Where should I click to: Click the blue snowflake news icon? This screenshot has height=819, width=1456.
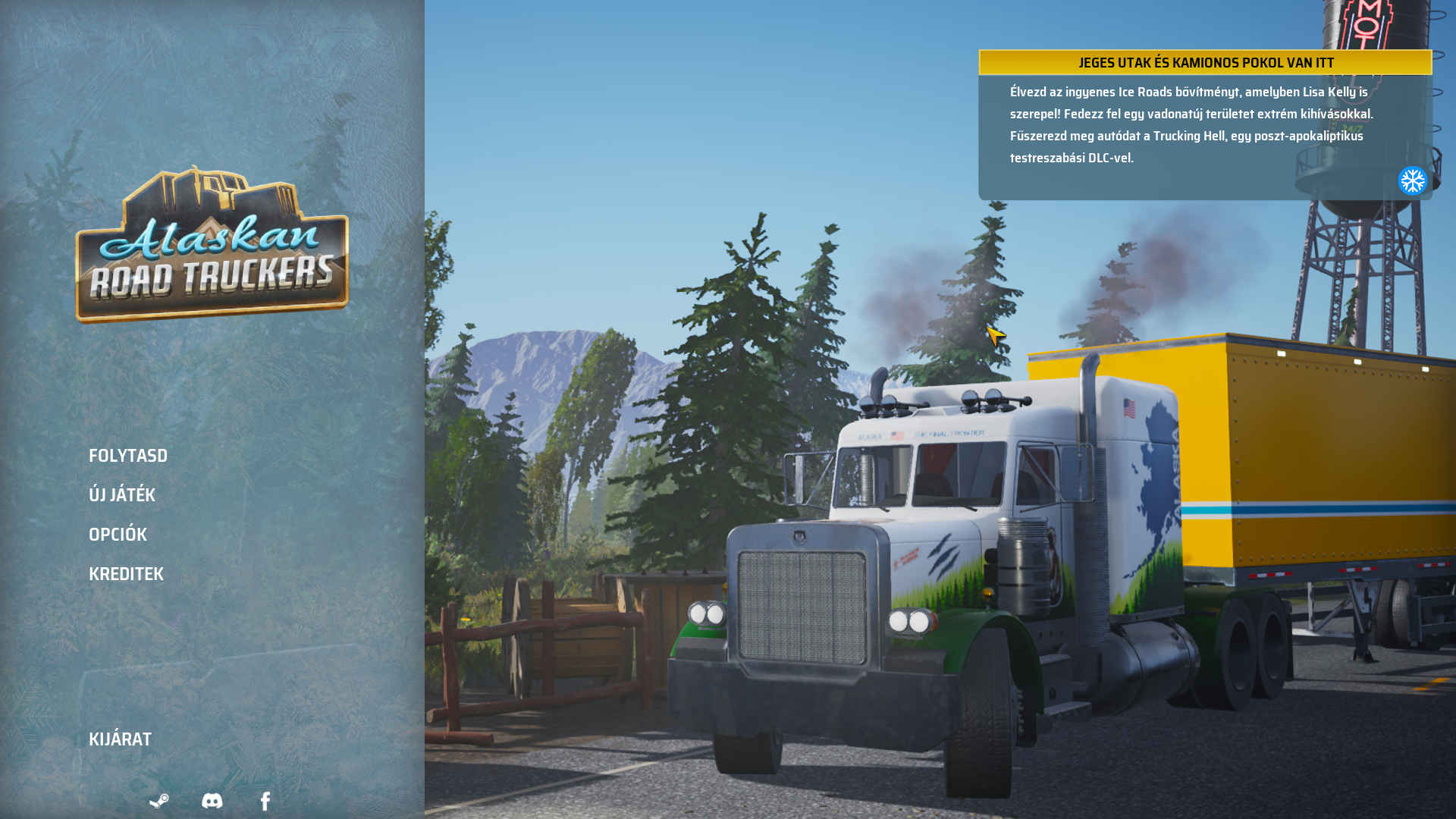tap(1412, 181)
